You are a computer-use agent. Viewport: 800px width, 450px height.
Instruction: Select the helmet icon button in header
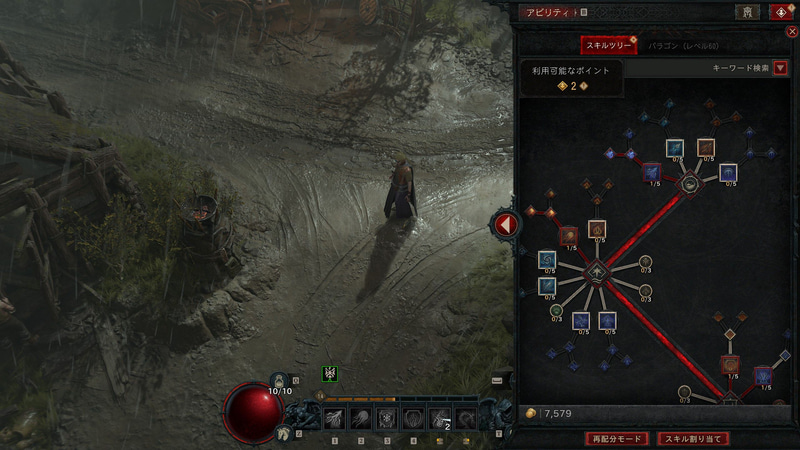(x=747, y=12)
